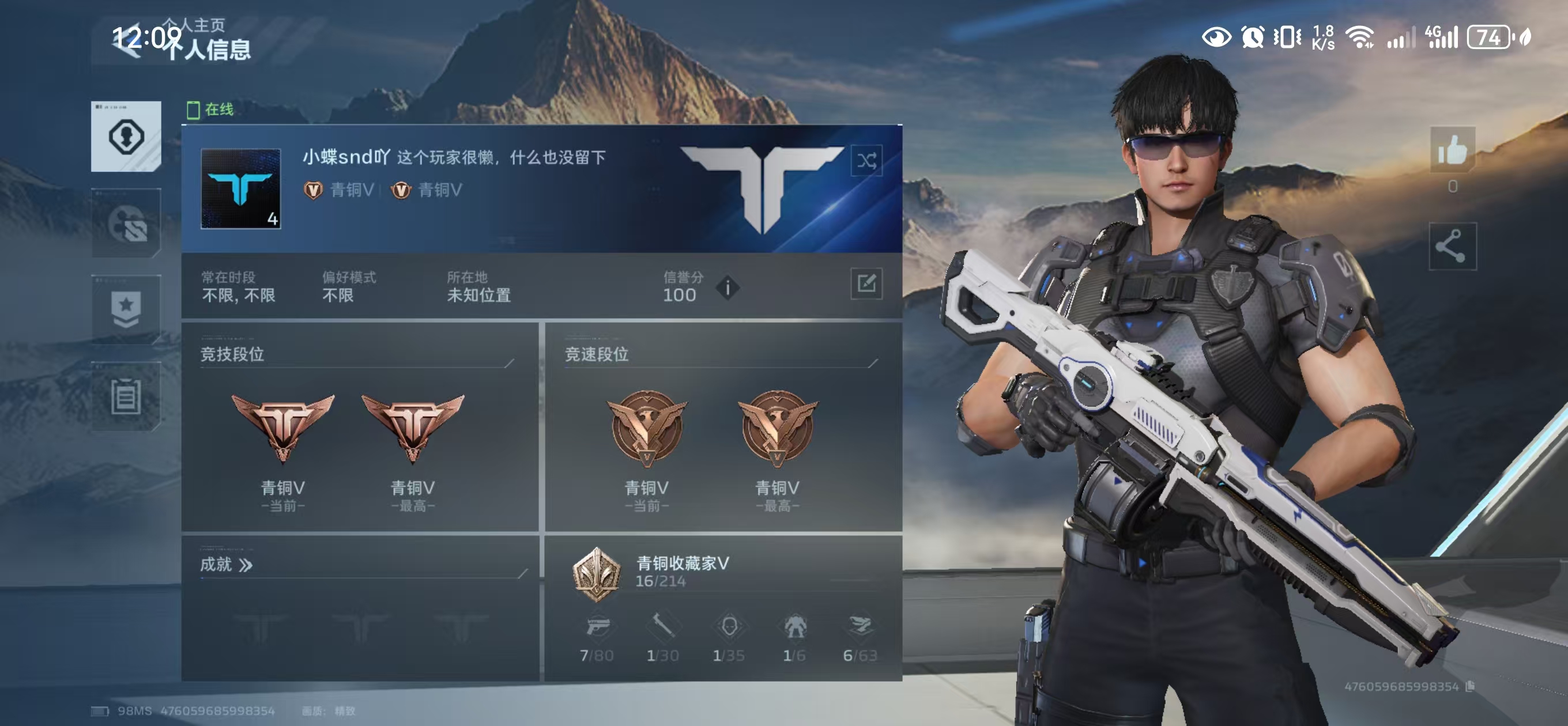Select the mech collection icon
1568x726 pixels.
[794, 627]
